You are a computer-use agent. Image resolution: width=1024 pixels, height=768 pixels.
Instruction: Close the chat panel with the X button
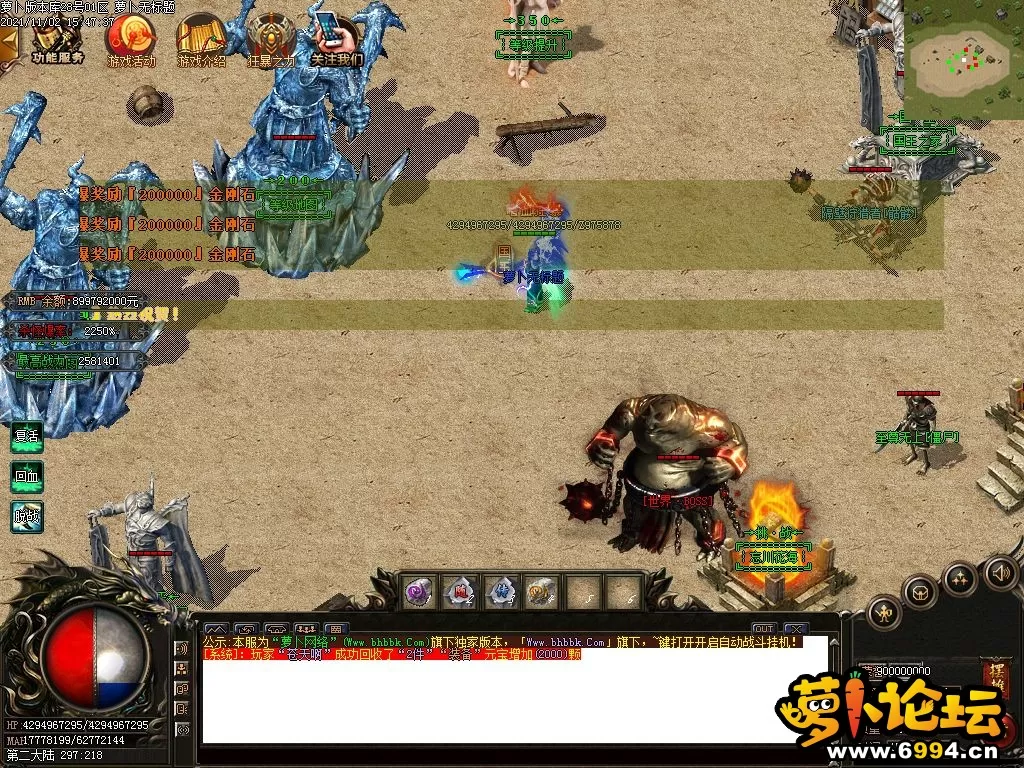795,629
